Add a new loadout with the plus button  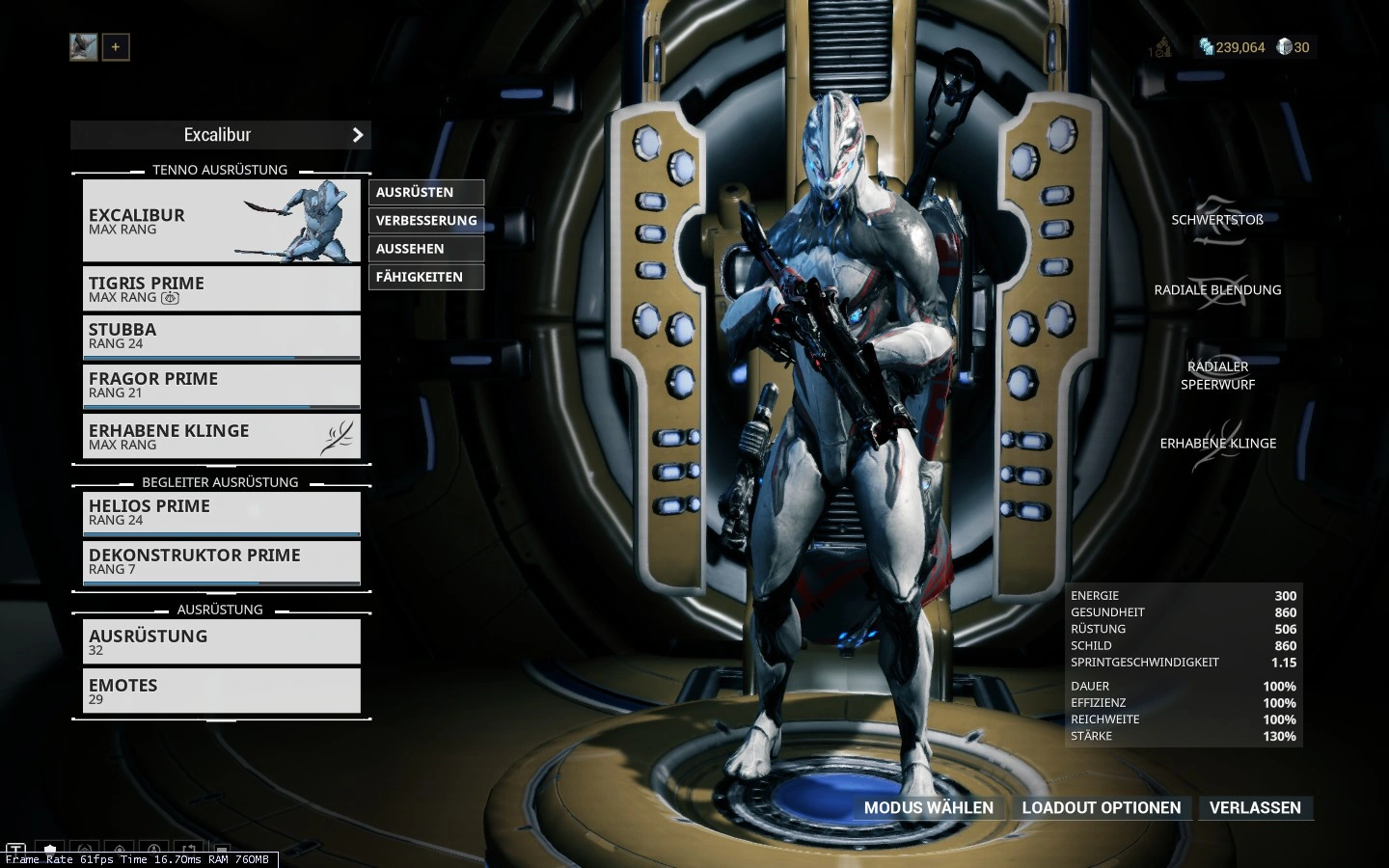pyautogui.click(x=115, y=46)
